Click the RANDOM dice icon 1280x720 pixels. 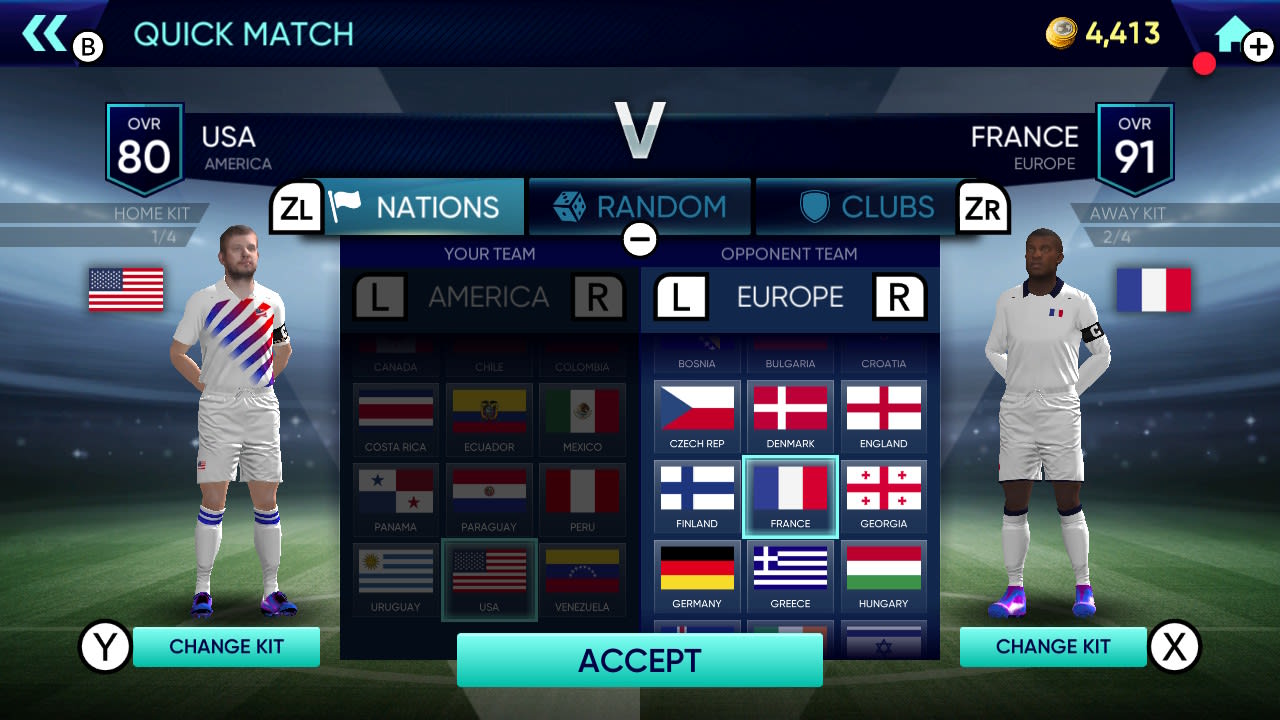tap(568, 206)
